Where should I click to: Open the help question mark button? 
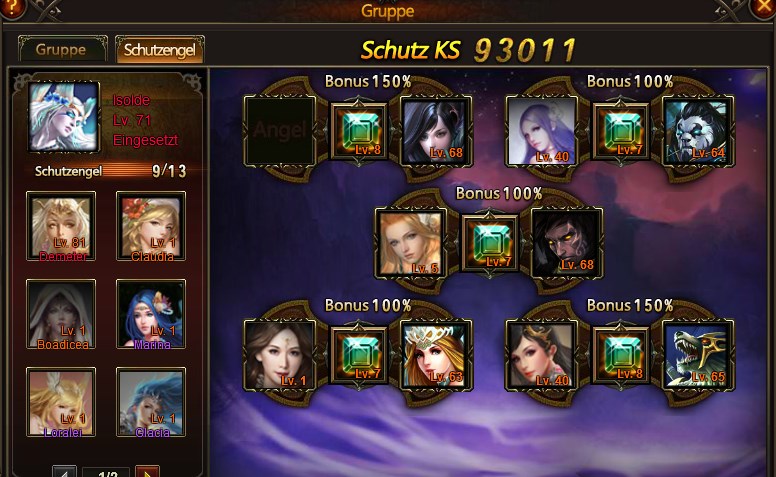pos(11,8)
